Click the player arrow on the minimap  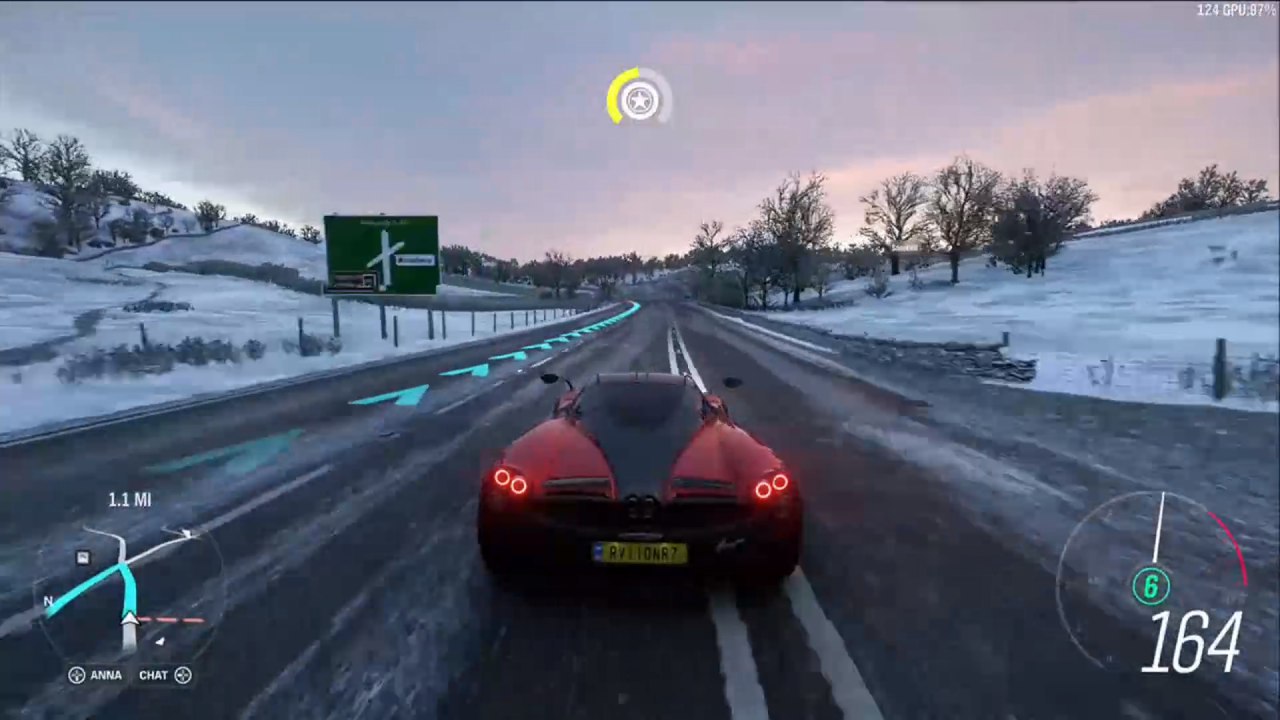tap(130, 619)
